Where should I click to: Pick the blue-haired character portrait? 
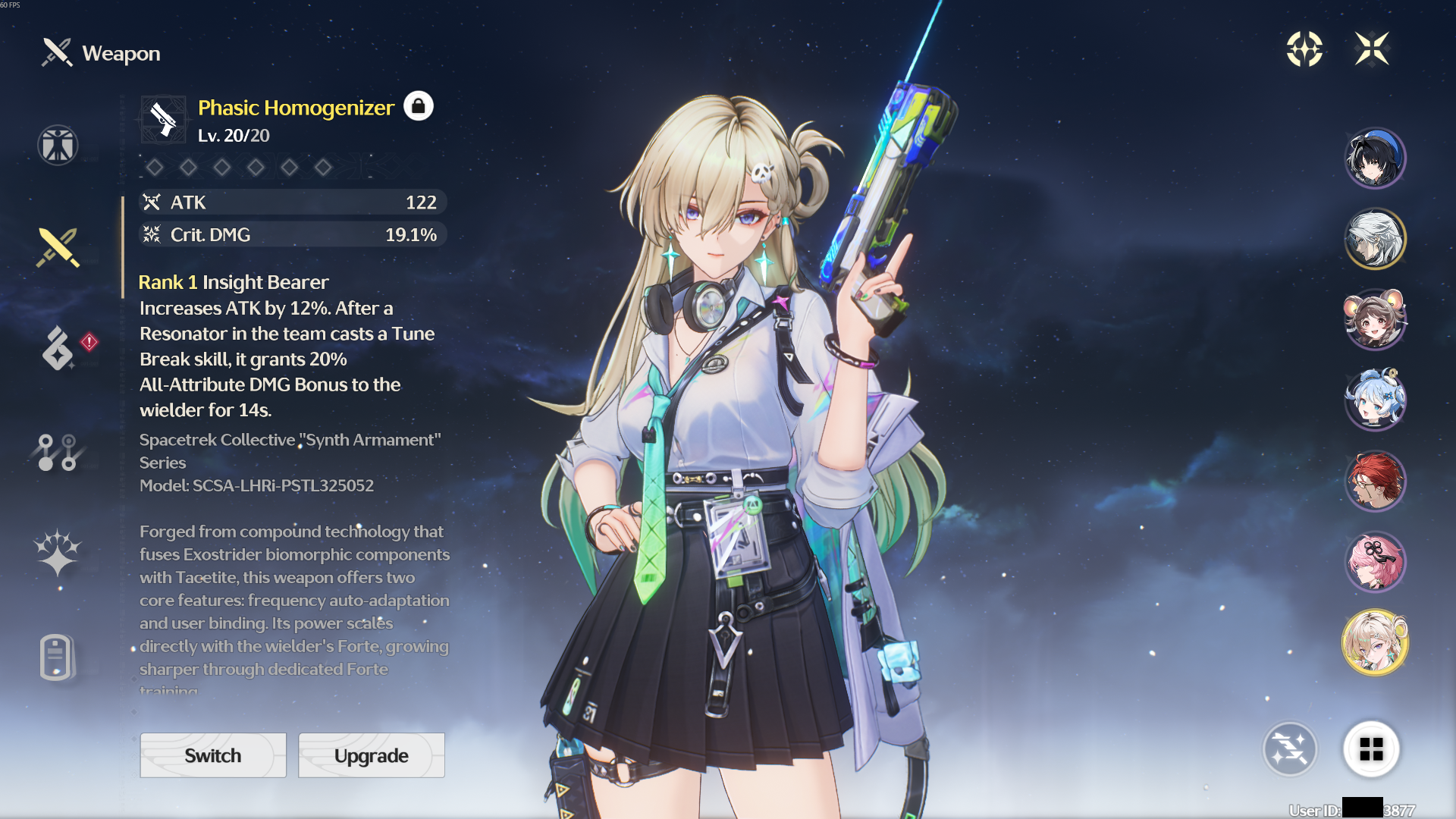coord(1375,400)
